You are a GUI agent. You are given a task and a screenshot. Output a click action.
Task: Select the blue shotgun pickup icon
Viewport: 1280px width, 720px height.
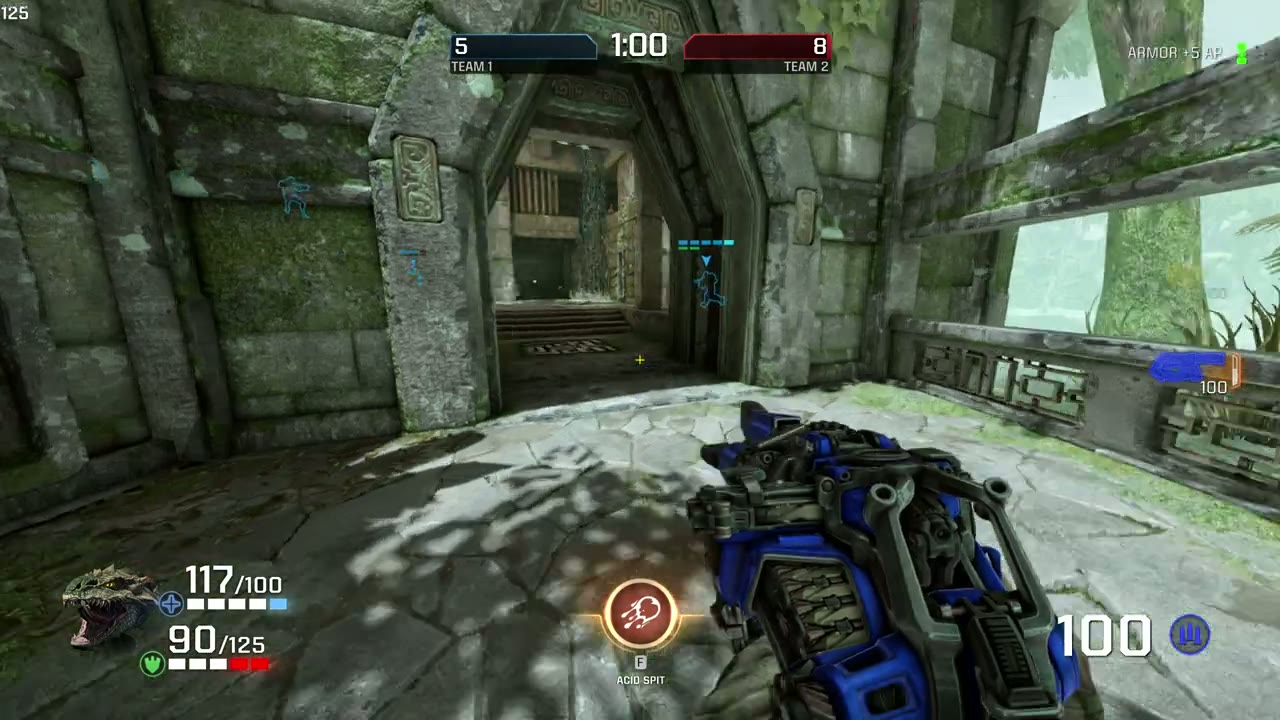(x=1185, y=369)
